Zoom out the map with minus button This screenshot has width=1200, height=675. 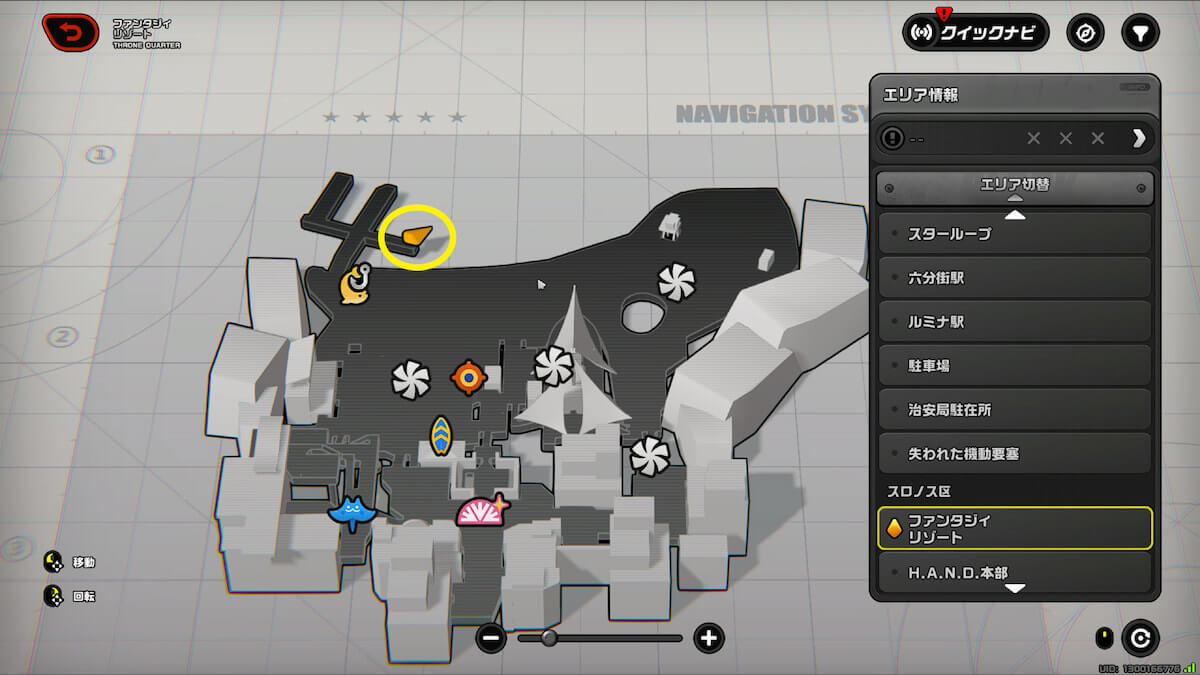pos(491,638)
